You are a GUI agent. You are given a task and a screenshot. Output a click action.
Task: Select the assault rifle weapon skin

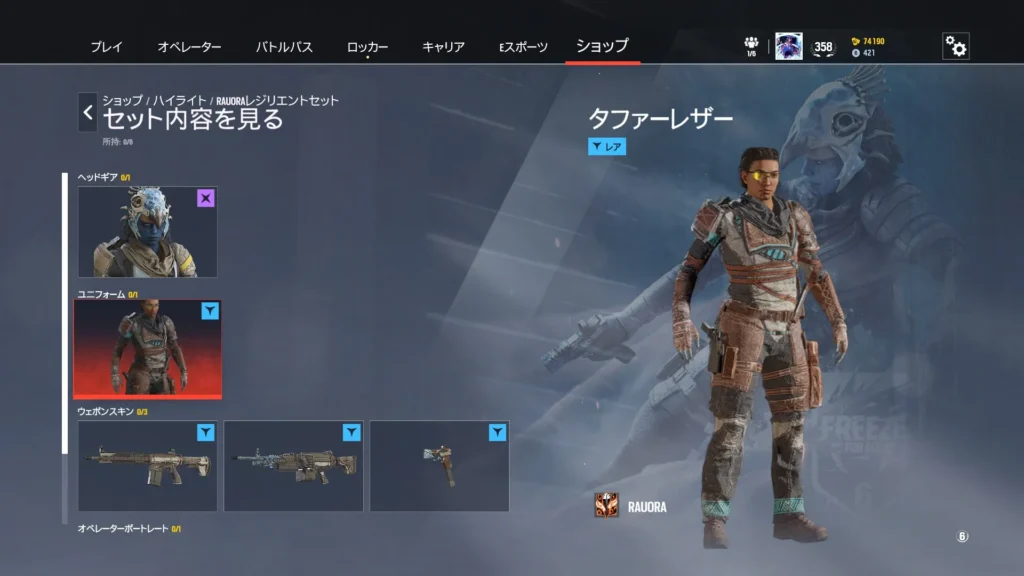147,465
